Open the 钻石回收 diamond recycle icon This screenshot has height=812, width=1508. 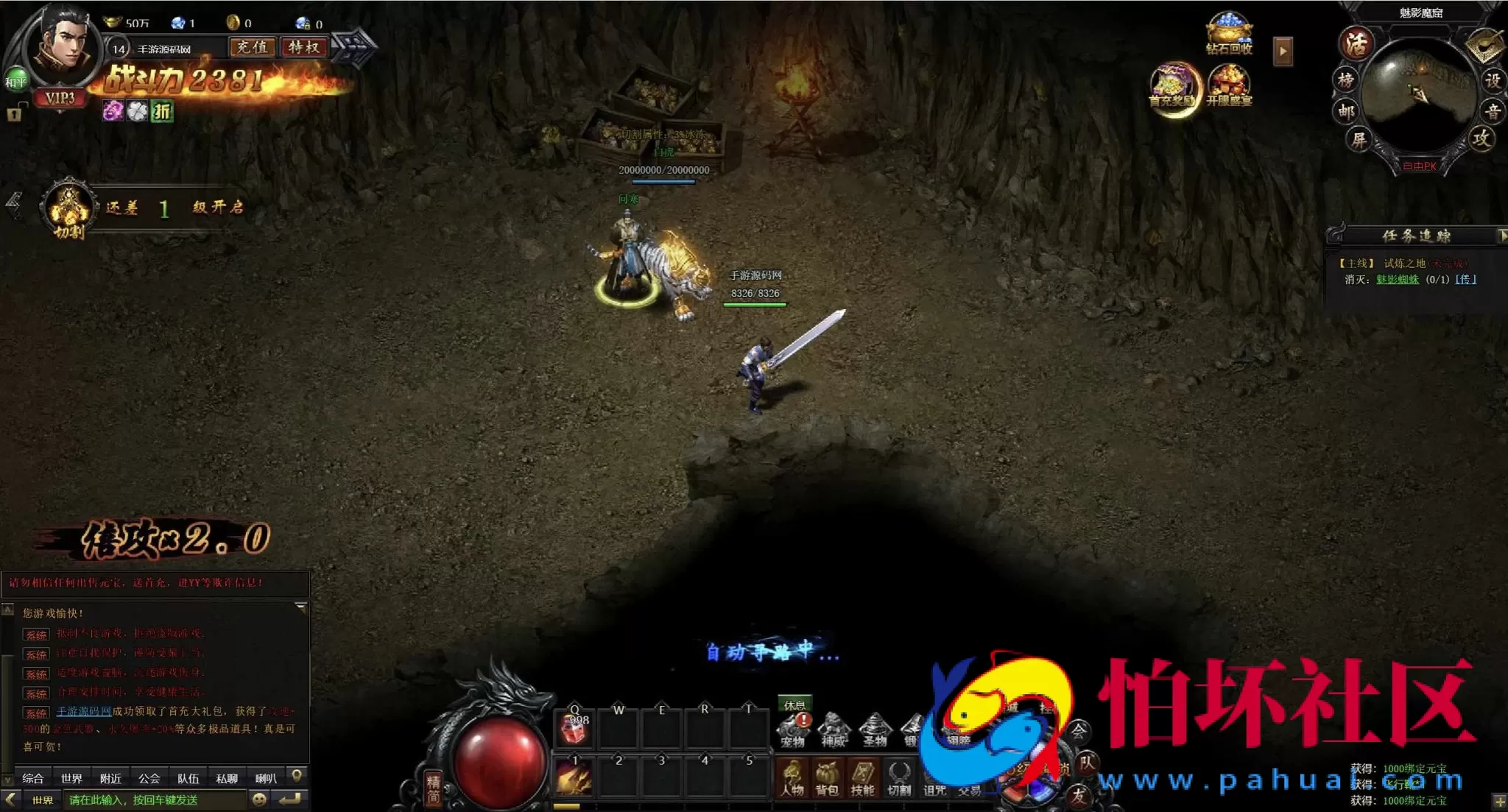[x=1228, y=34]
